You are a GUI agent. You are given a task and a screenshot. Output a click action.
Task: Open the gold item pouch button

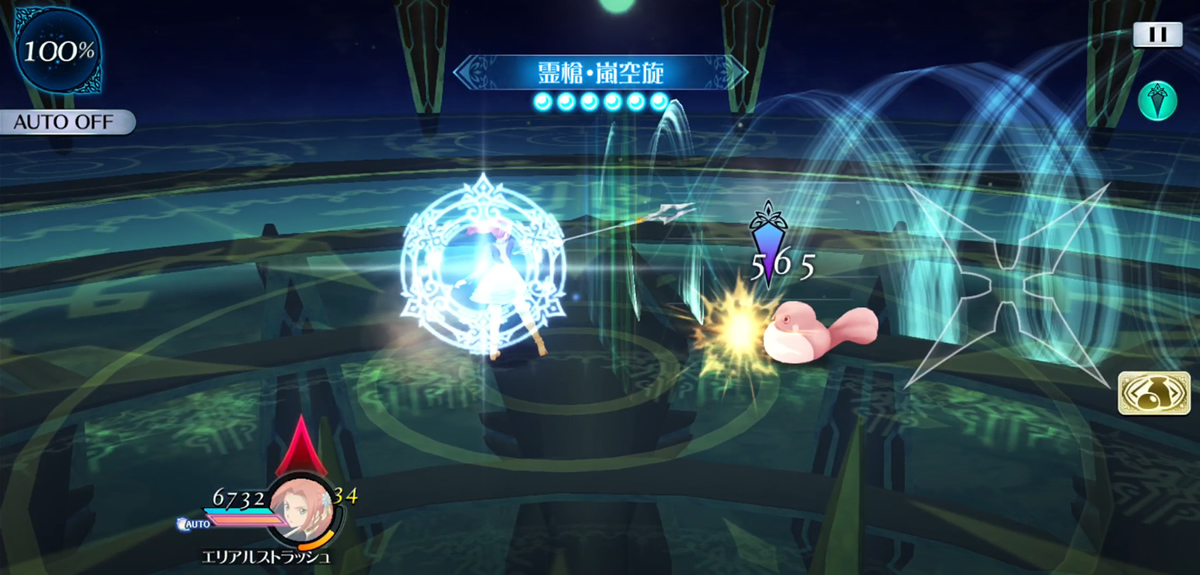tap(1147, 393)
